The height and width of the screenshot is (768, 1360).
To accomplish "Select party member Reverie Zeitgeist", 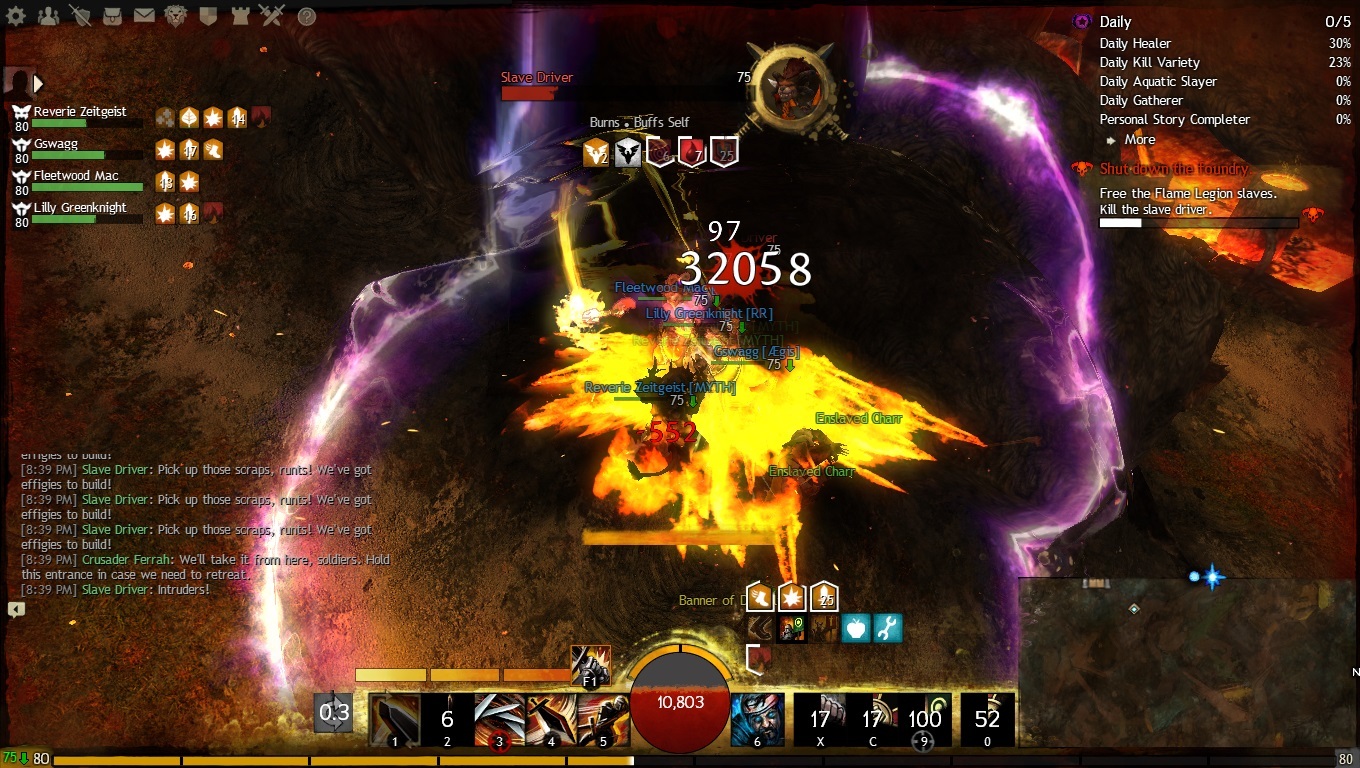I will [80, 113].
